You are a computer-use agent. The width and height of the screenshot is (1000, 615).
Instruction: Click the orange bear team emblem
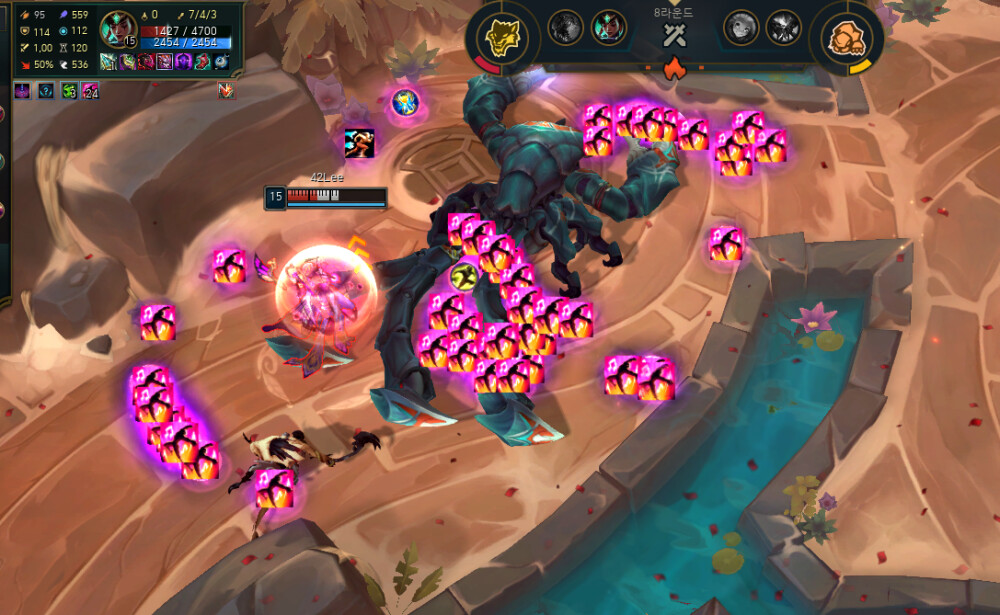845,37
